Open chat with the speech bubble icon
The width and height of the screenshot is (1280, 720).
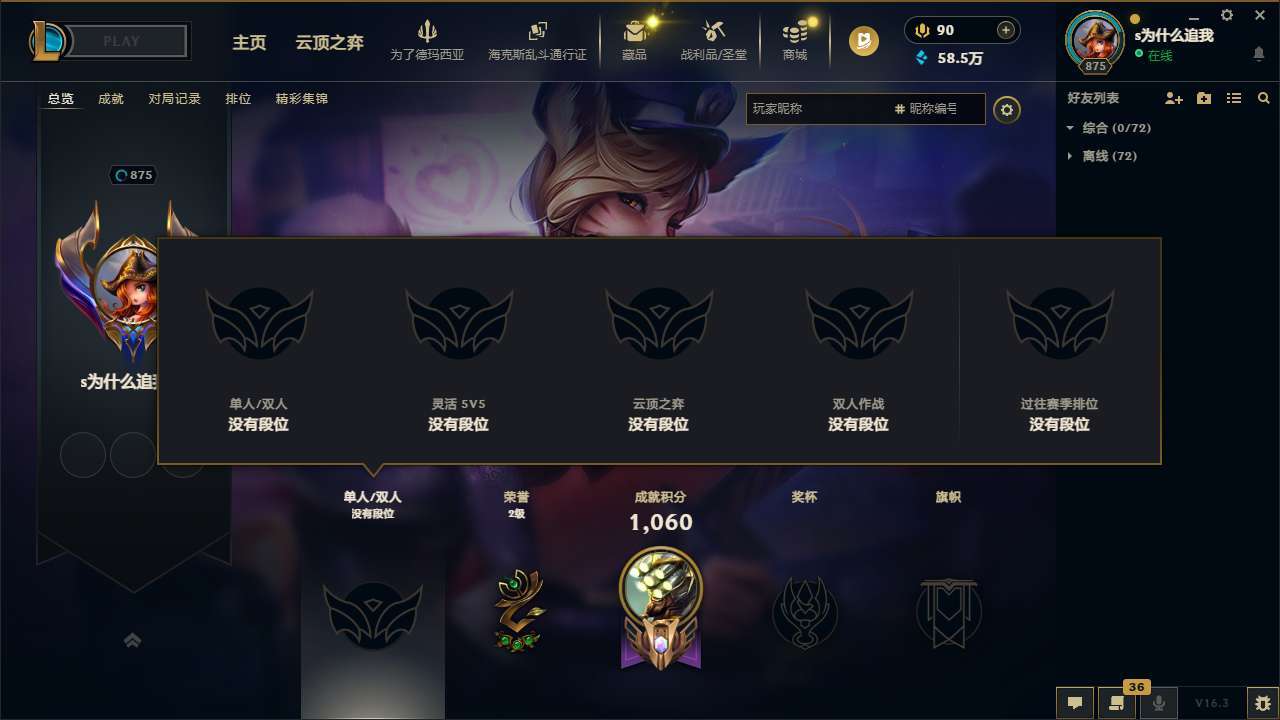click(x=1074, y=703)
